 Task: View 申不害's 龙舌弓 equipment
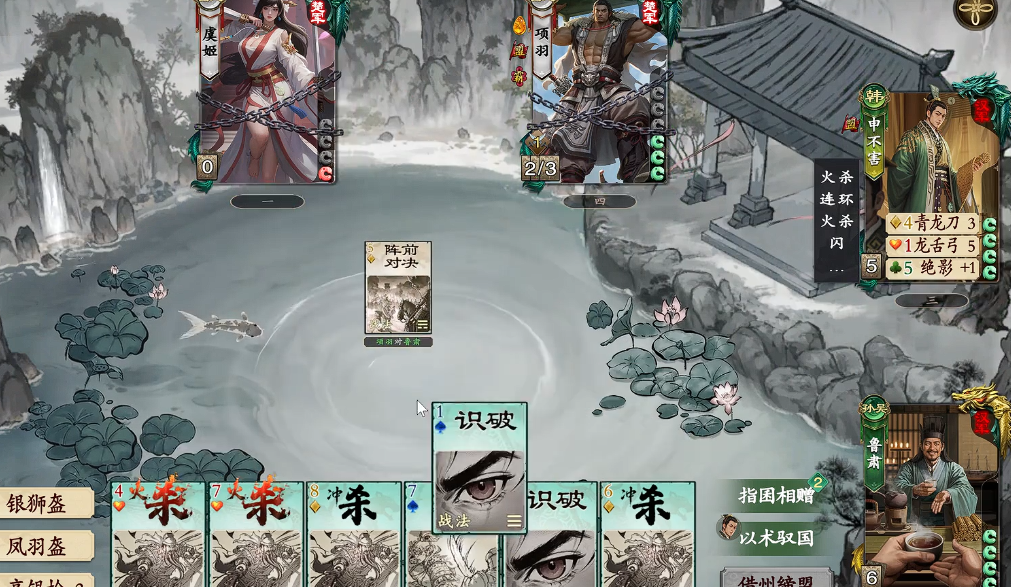(932, 245)
